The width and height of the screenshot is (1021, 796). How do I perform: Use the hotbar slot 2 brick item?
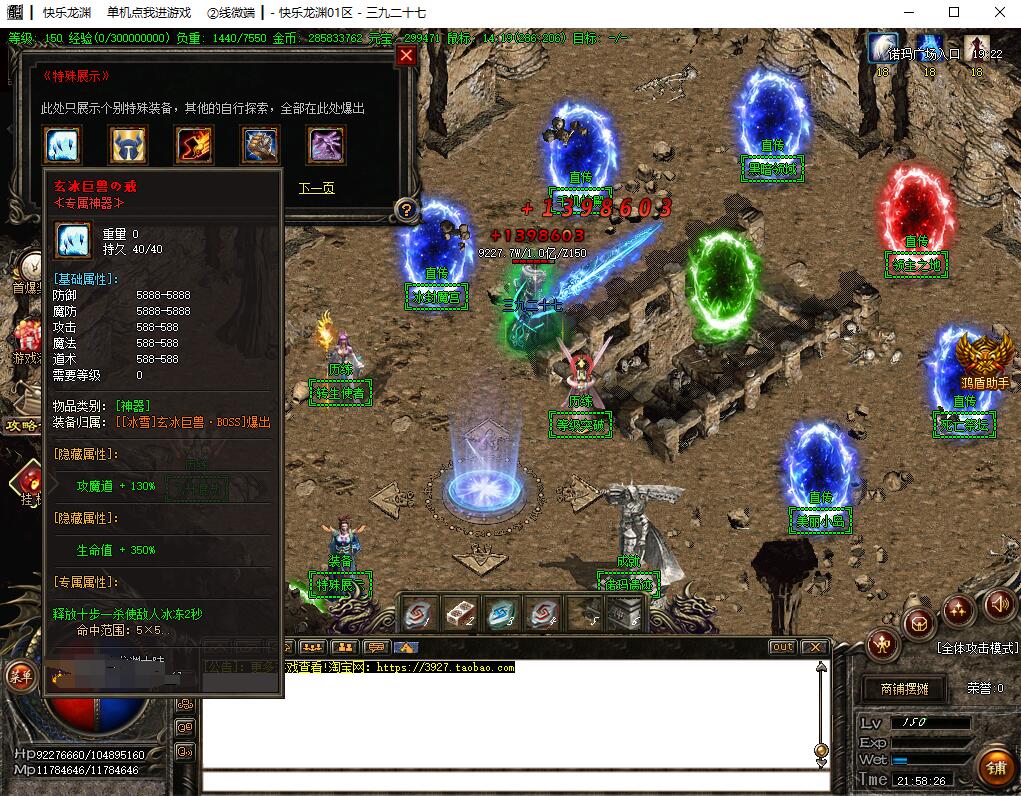pyautogui.click(x=460, y=613)
